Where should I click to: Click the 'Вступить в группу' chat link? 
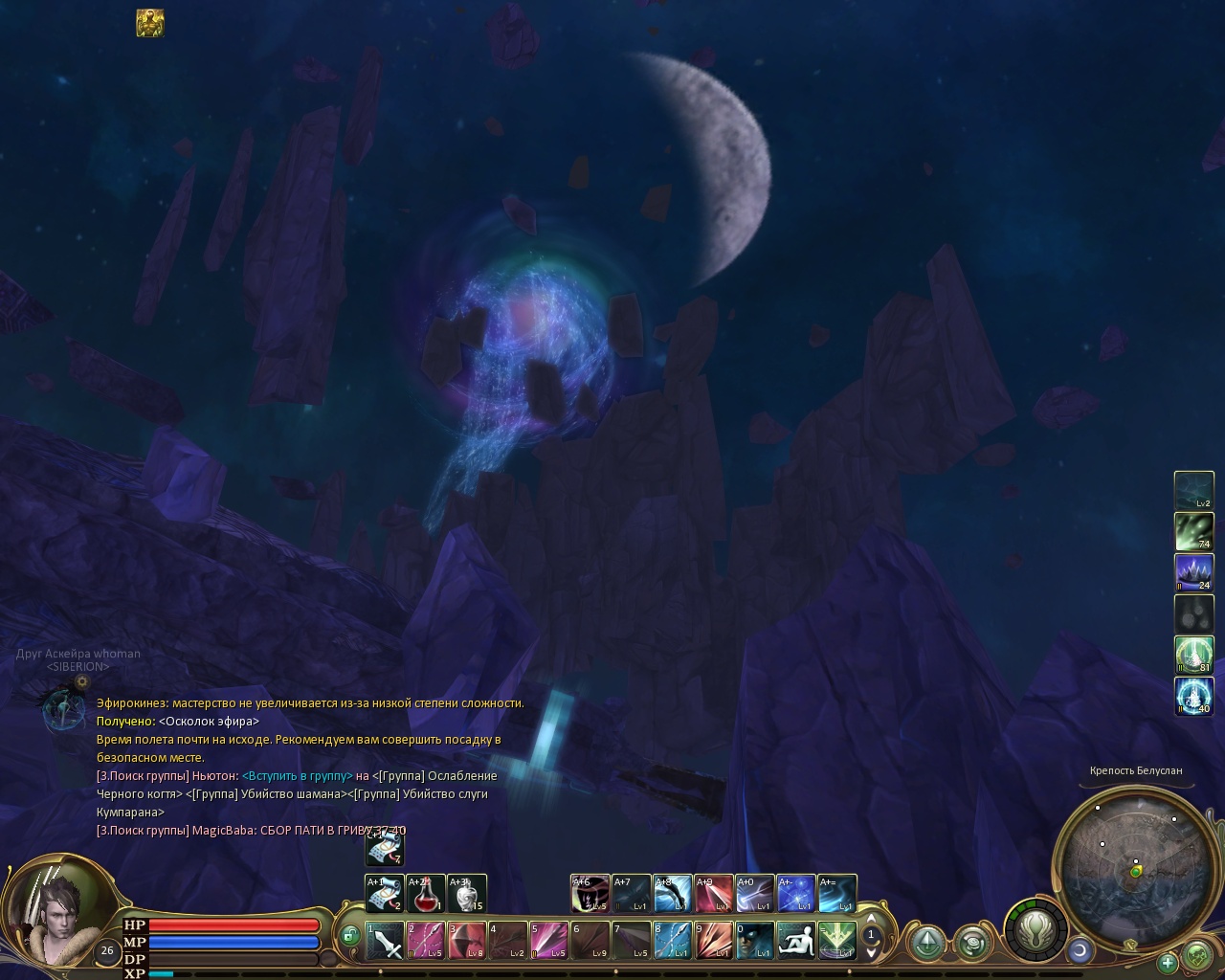tap(297, 776)
